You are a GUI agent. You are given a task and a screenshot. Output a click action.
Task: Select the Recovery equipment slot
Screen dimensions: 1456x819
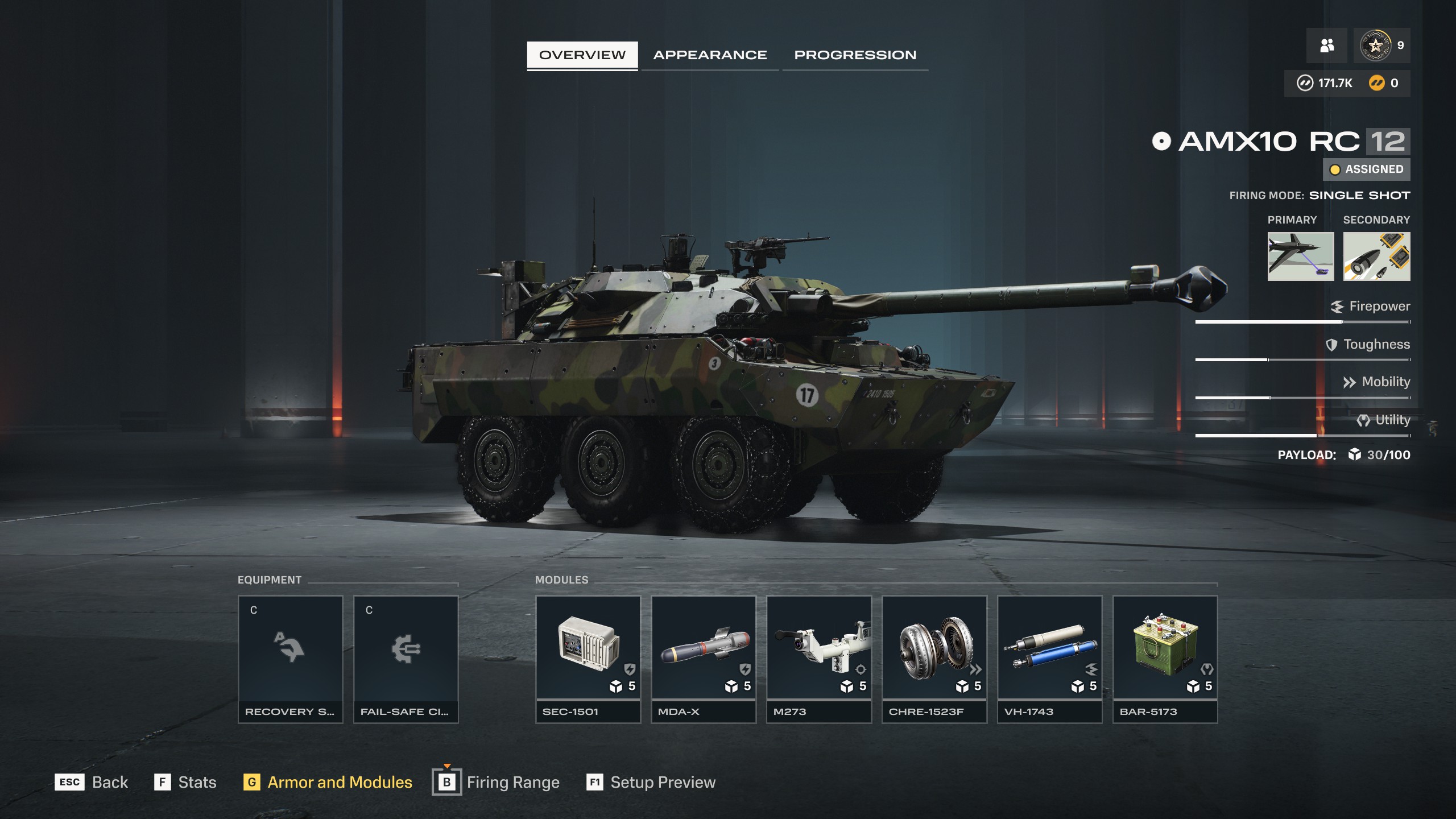(290, 659)
